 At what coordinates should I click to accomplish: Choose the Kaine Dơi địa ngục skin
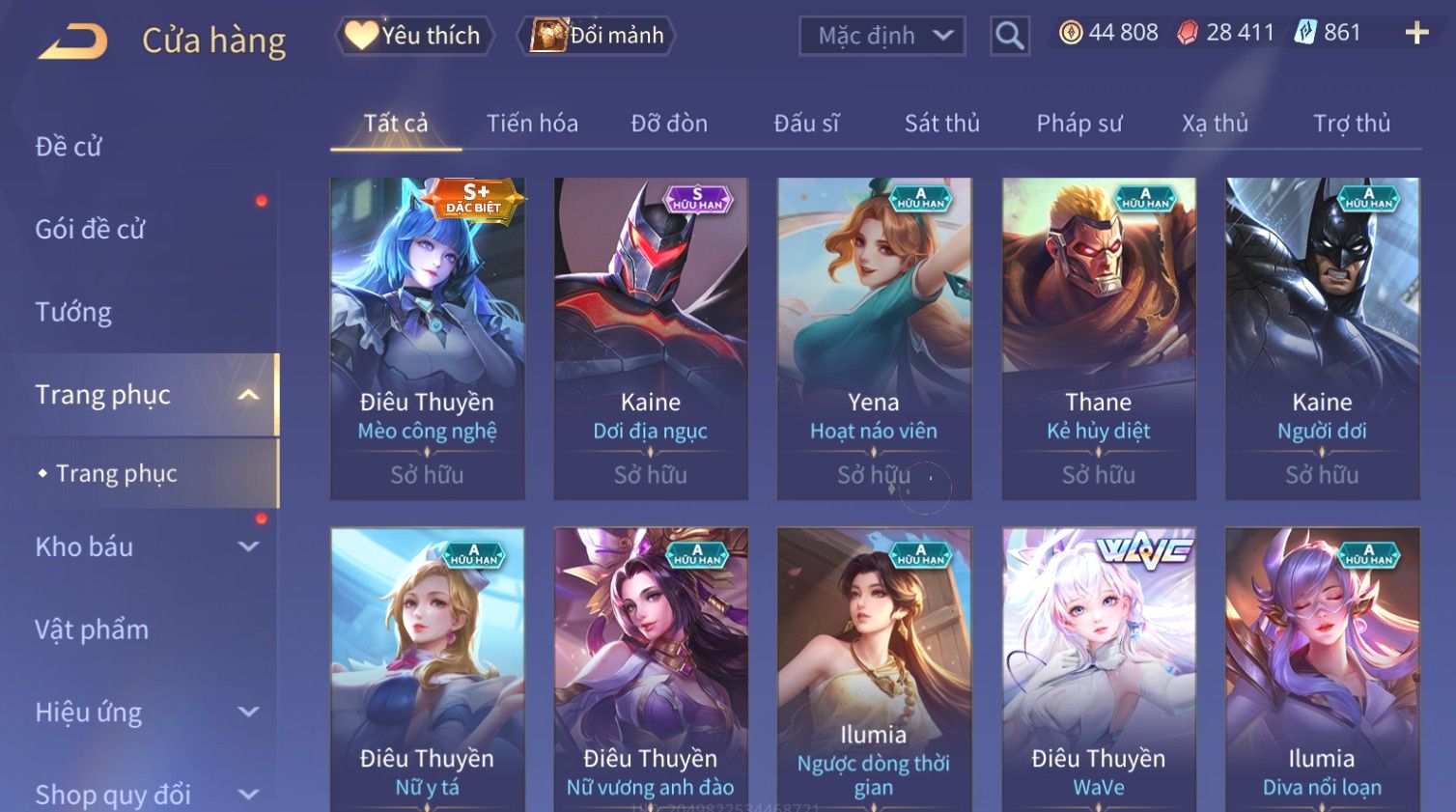pyautogui.click(x=651, y=338)
